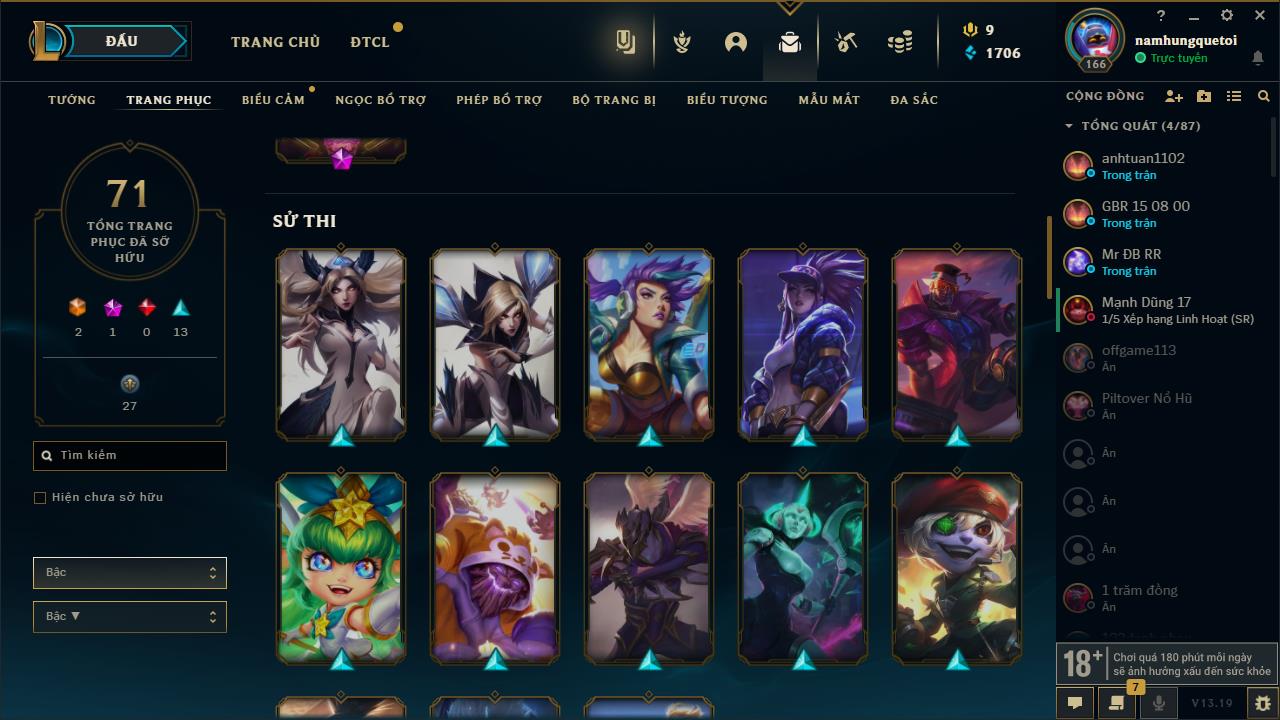Switch to the 'BIỂU CẢM' tab

point(273,100)
